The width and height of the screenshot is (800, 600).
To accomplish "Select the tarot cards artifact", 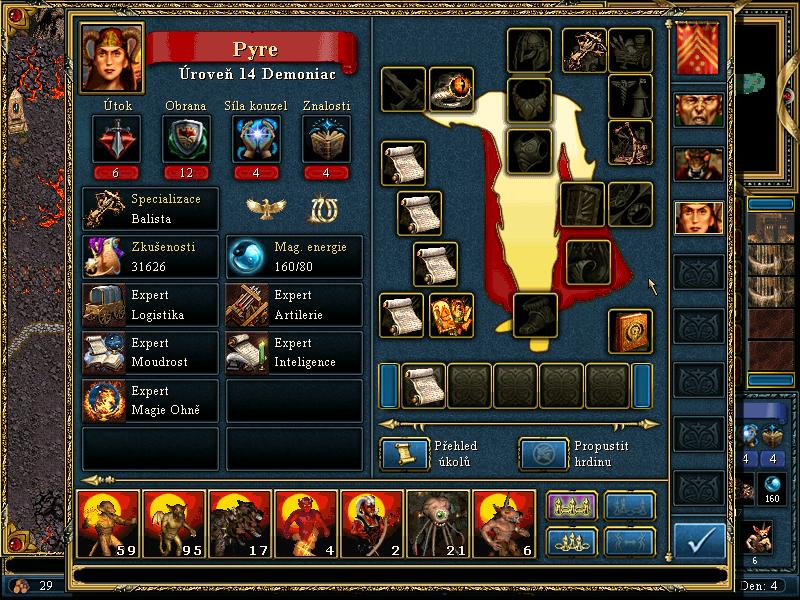I will coord(451,316).
